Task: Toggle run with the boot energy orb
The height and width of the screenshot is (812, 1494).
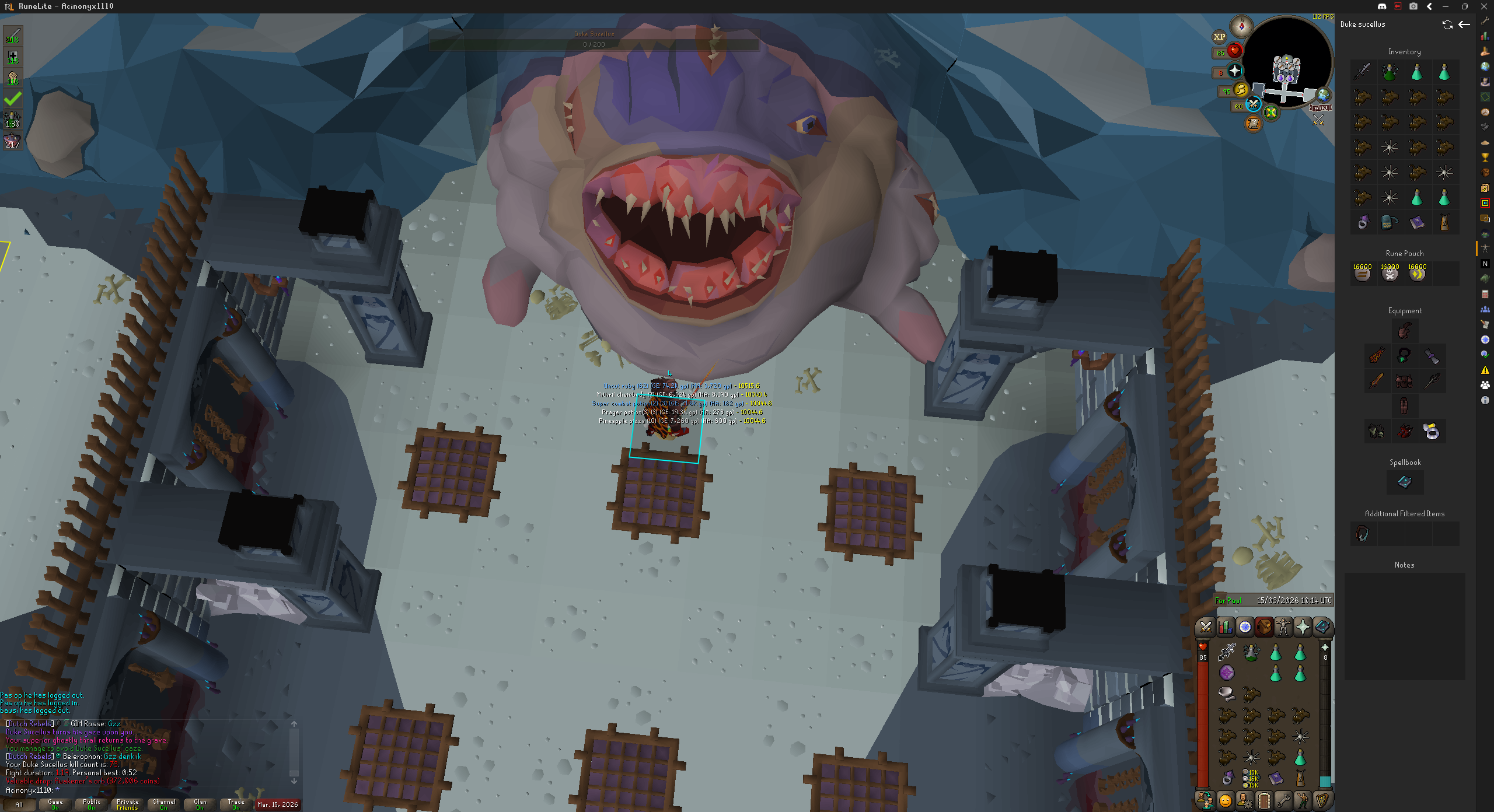Action: pos(1241,90)
